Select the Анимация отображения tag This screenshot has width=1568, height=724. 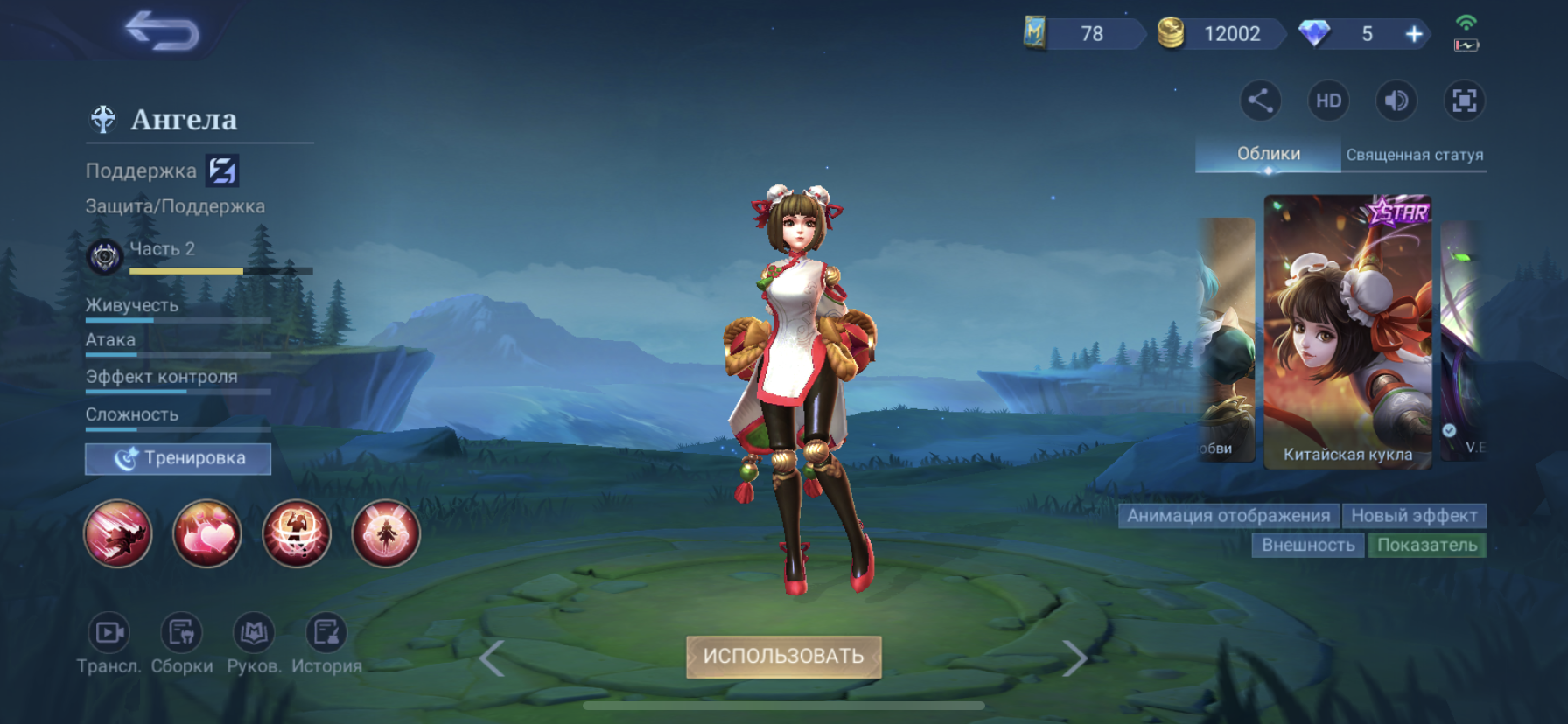coord(1228,516)
